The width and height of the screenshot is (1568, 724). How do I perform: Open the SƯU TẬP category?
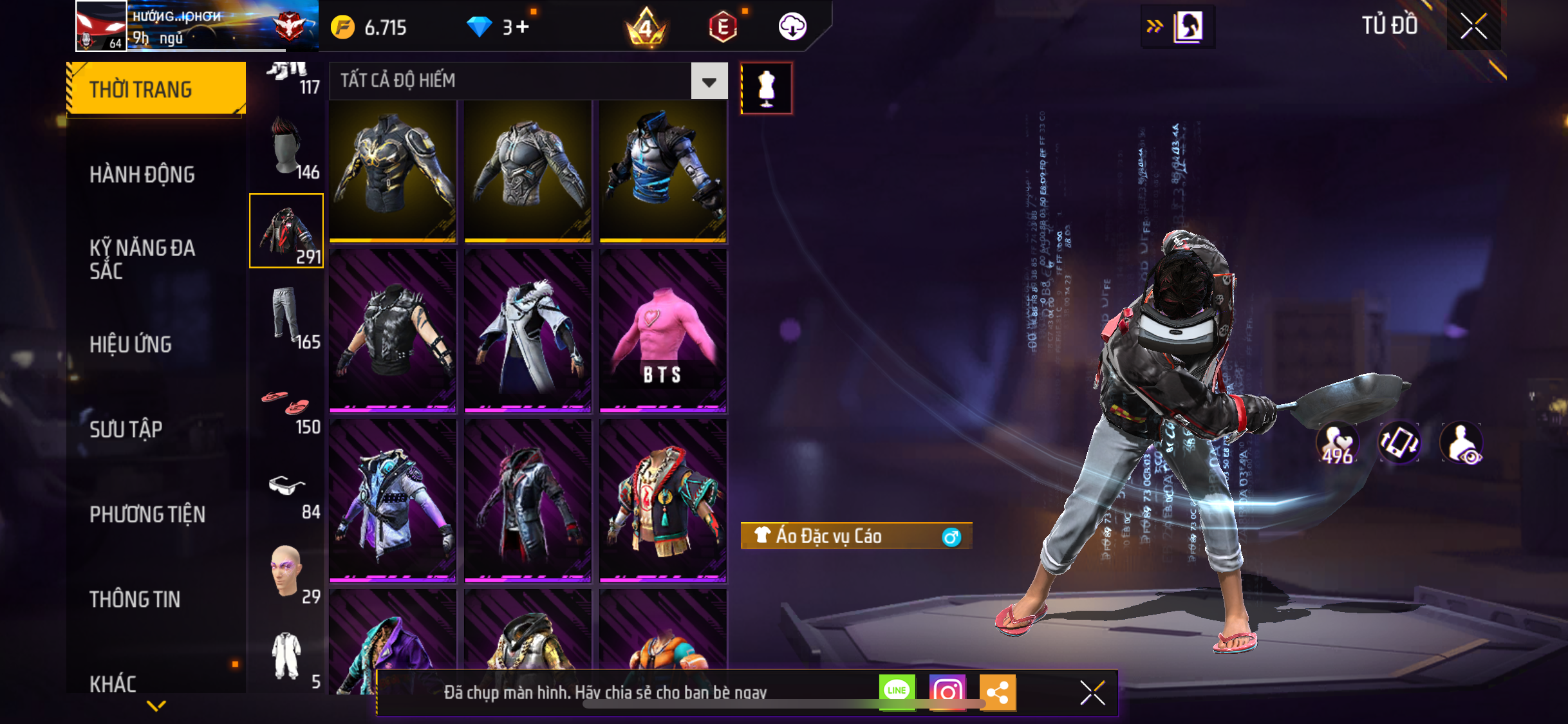click(x=126, y=429)
